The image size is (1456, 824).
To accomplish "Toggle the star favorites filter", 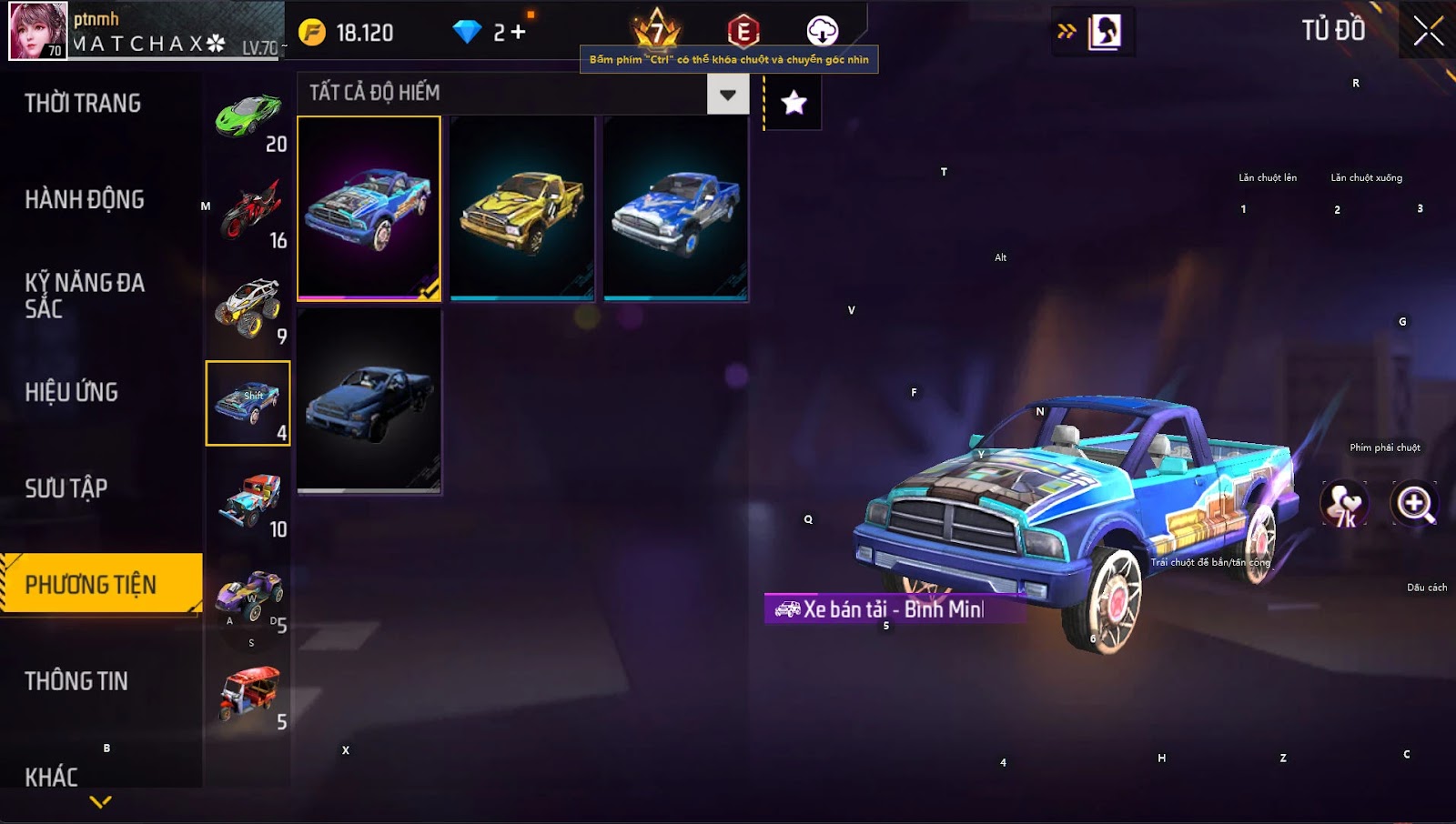I will pos(794,103).
